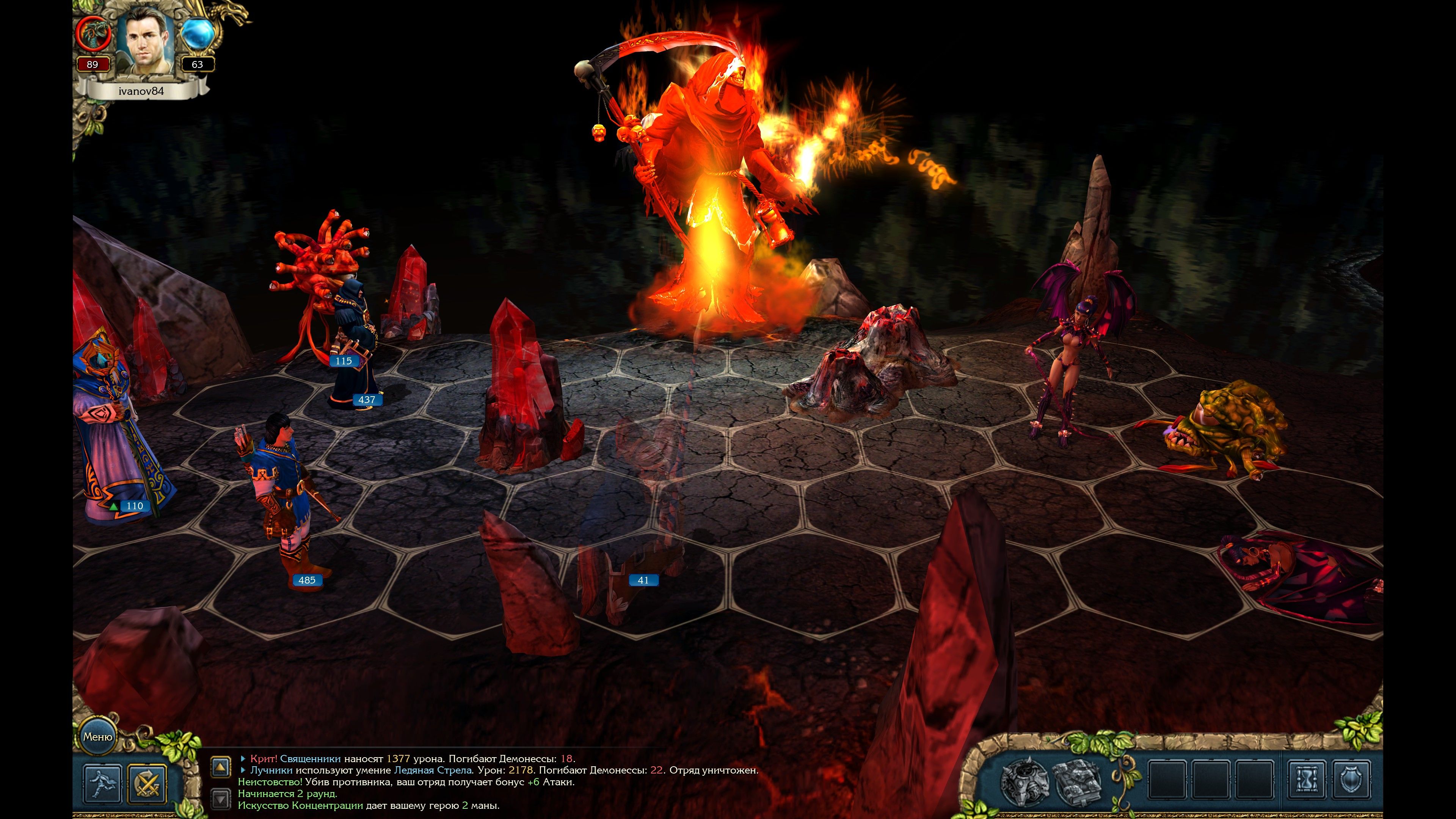Viewport: 1456px width, 819px height.
Task: Click the hero portrait of ivanov84
Action: (x=145, y=41)
